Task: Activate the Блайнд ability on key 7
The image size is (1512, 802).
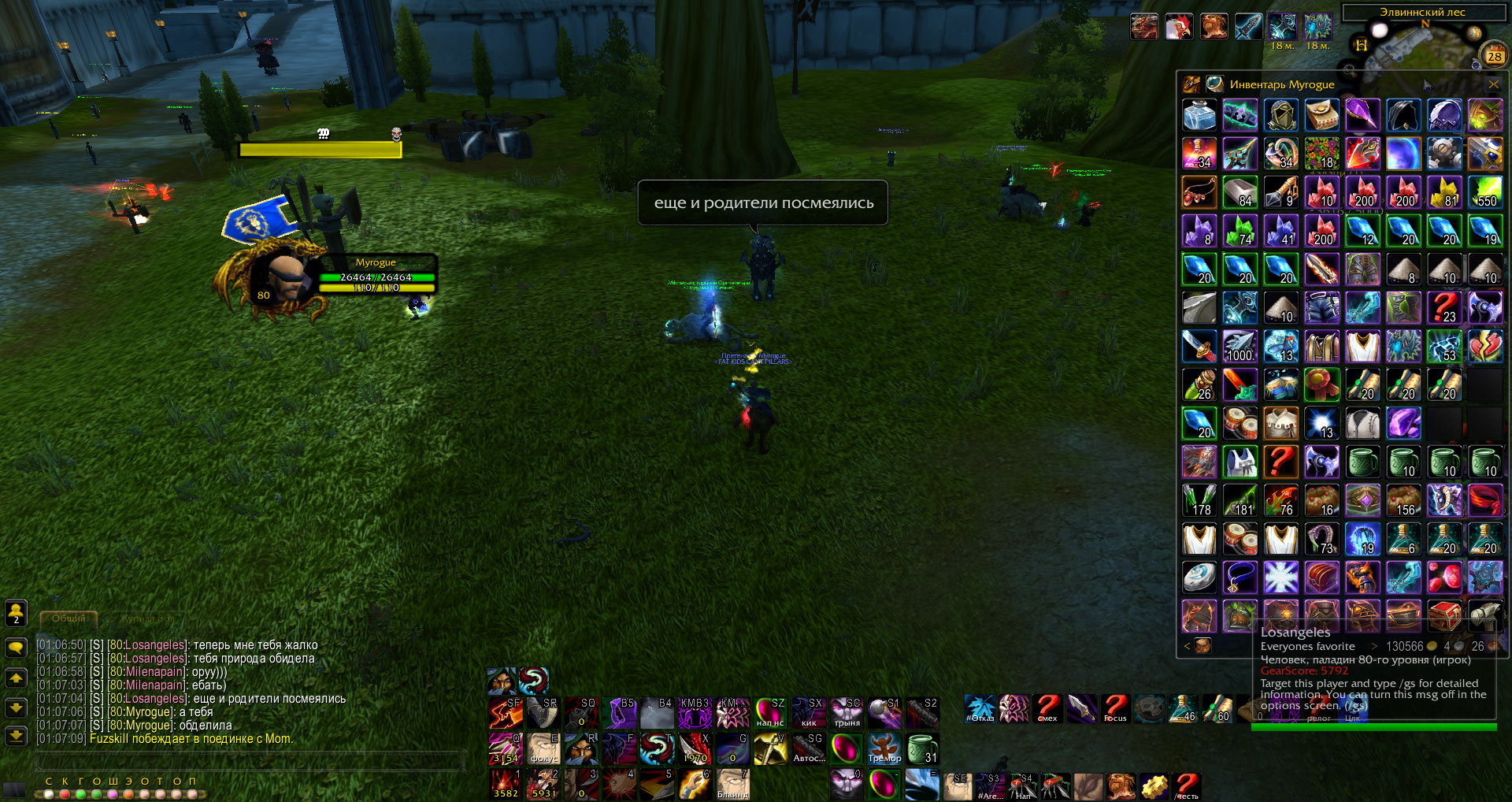Action: coord(733,784)
